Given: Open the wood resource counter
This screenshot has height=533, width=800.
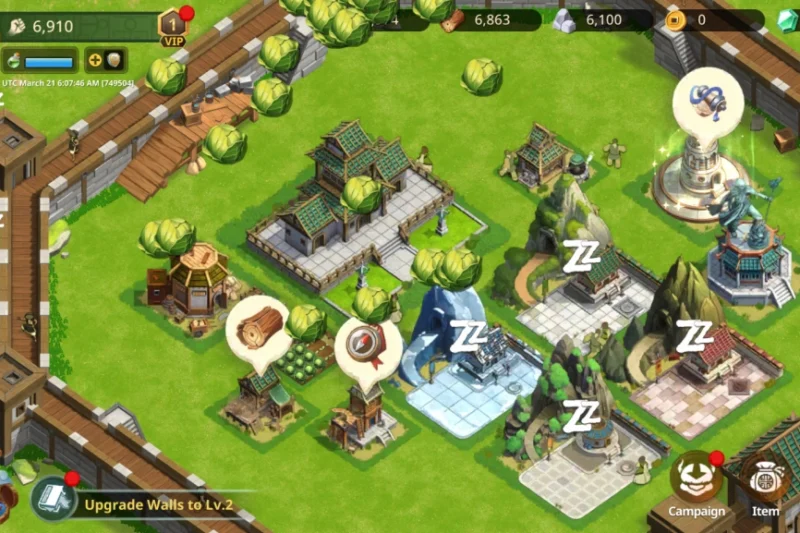Looking at the screenshot, I should click(x=490, y=19).
